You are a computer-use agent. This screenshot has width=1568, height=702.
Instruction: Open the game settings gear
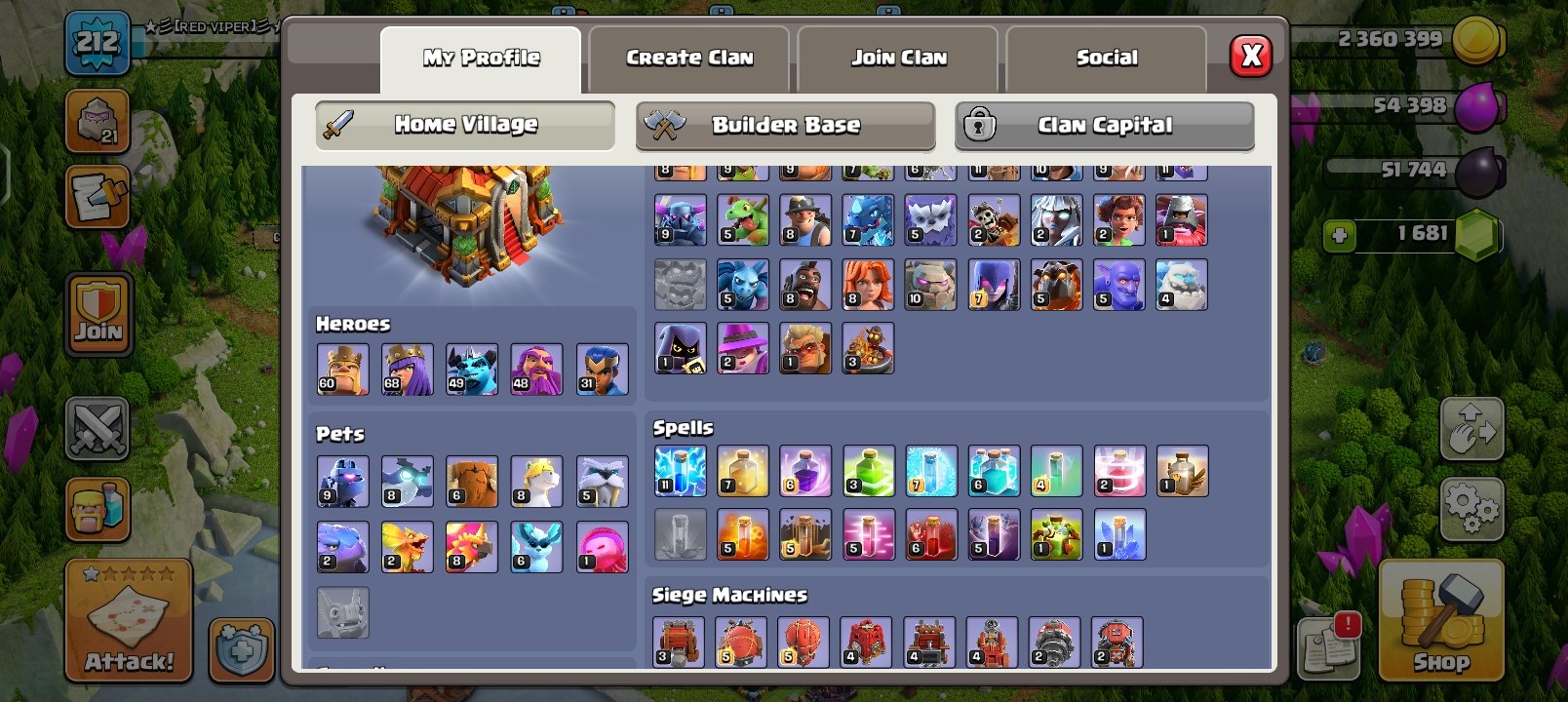1472,506
